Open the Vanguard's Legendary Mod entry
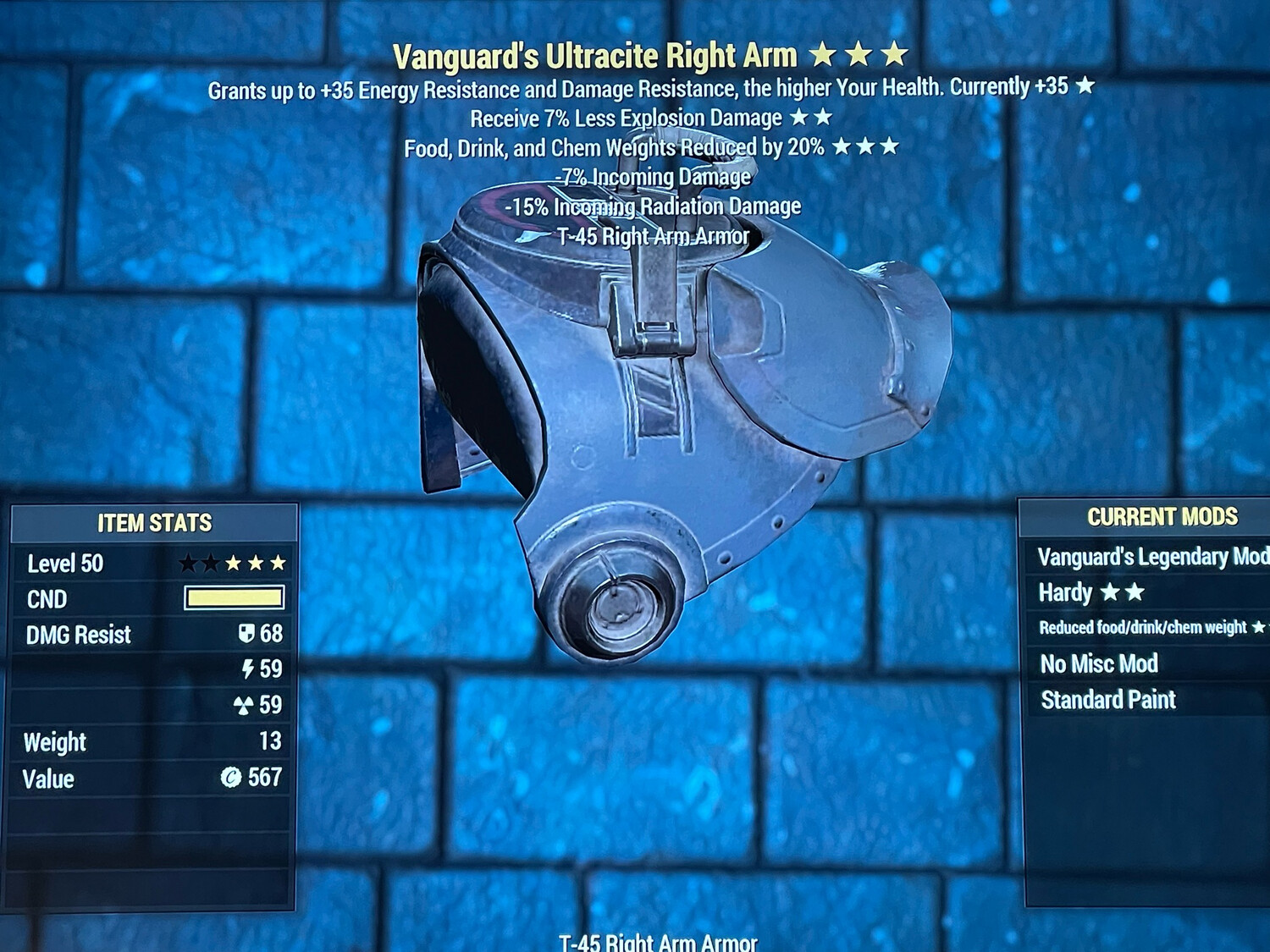This screenshot has height=952, width=1270. coord(1151,557)
